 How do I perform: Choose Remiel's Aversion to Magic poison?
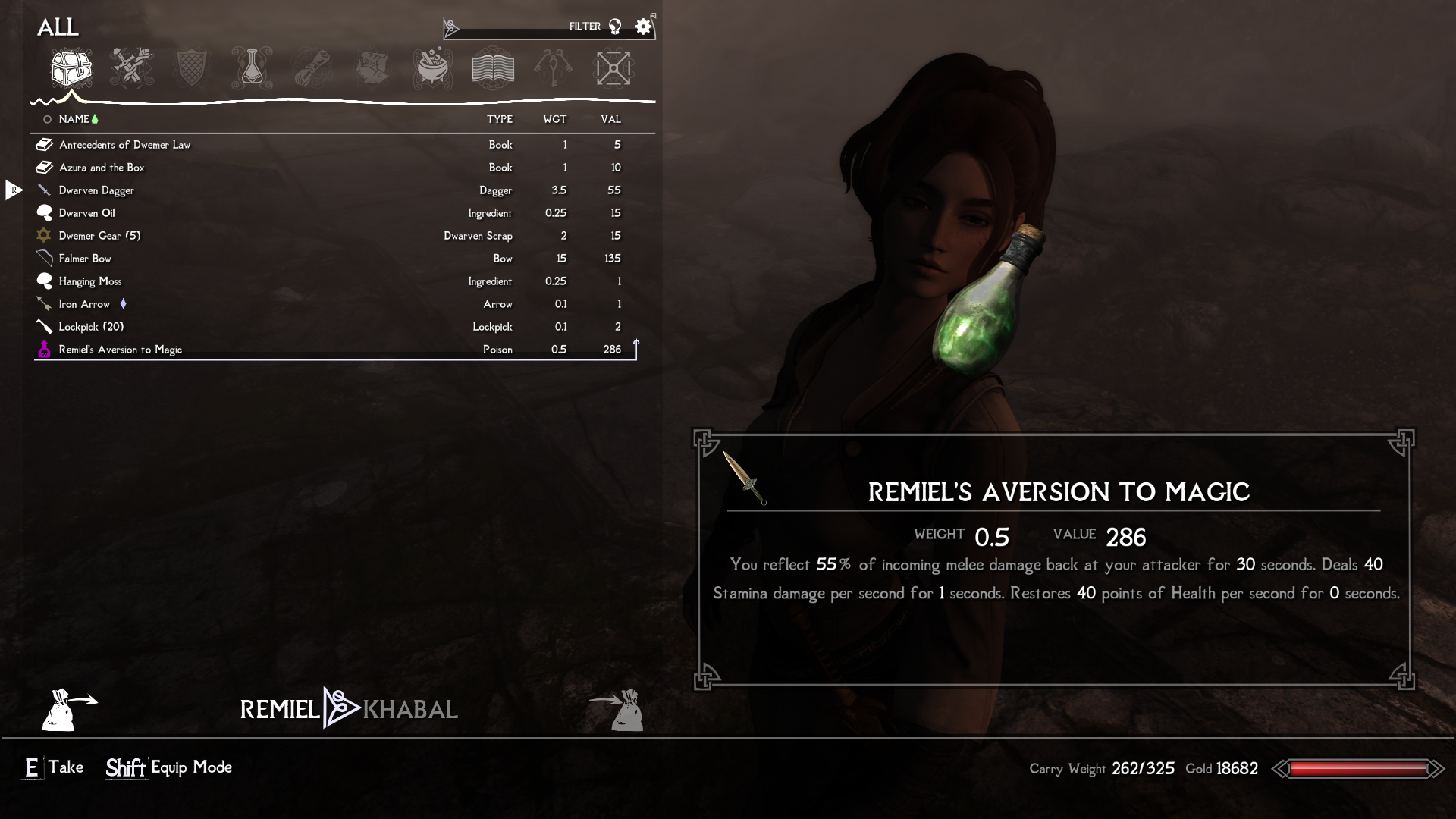121,350
